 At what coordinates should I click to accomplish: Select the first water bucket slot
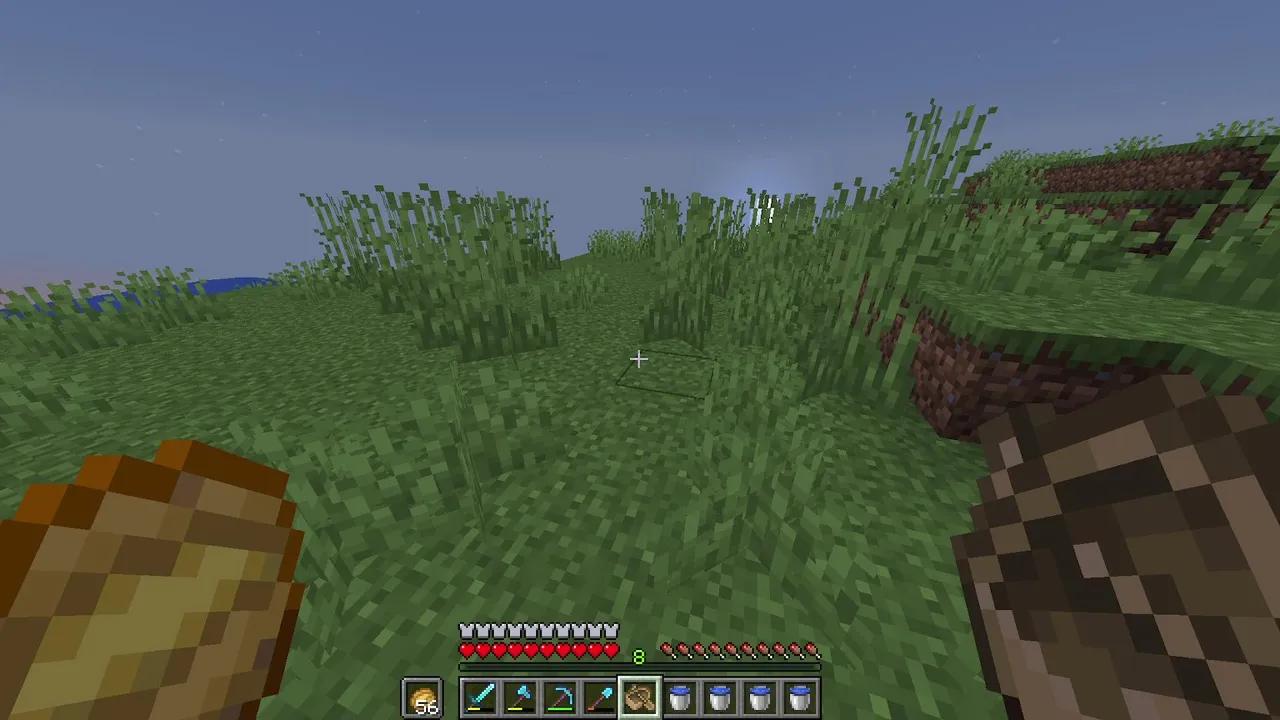(680, 697)
